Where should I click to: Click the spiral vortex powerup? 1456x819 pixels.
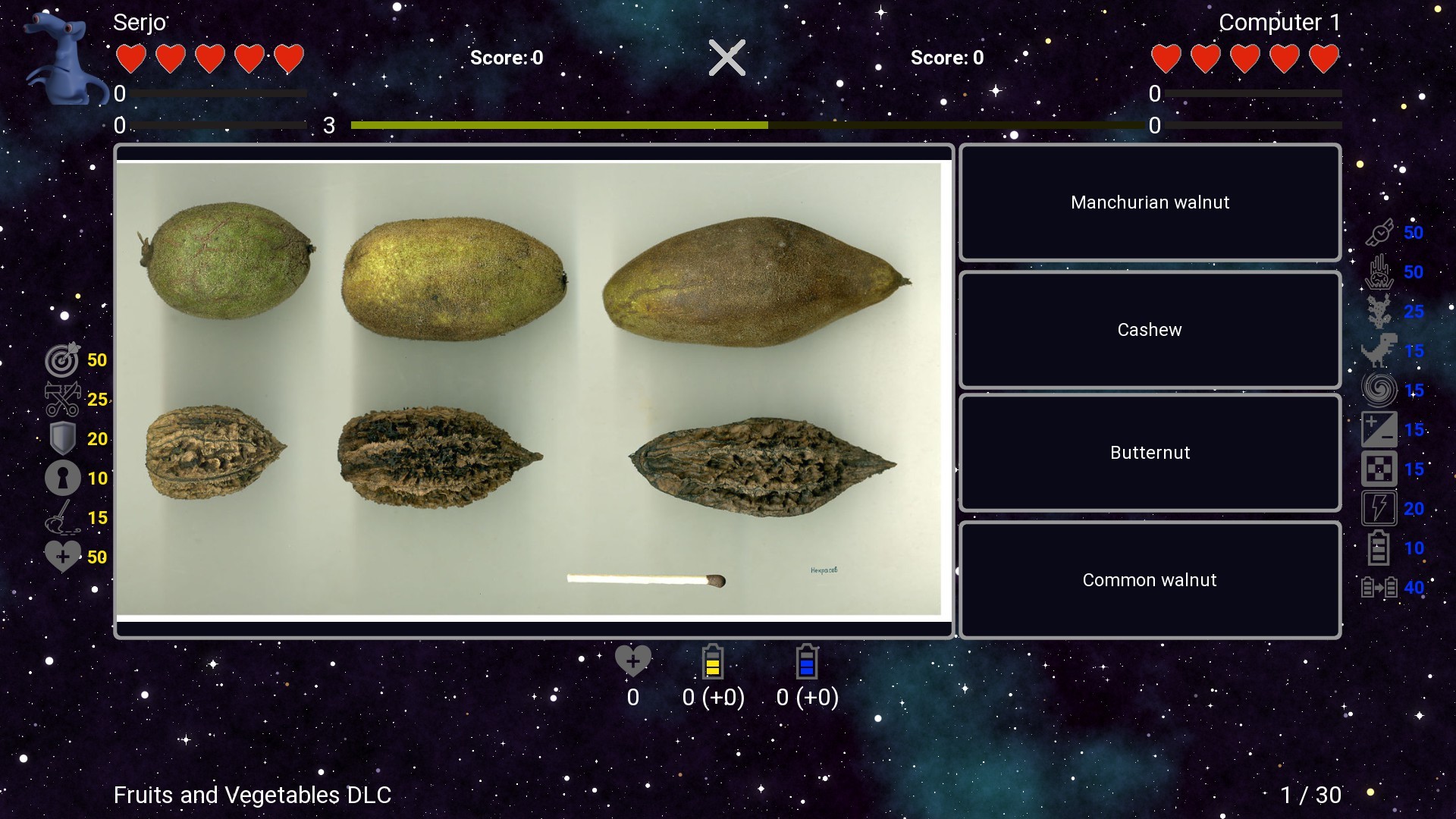tap(1380, 390)
